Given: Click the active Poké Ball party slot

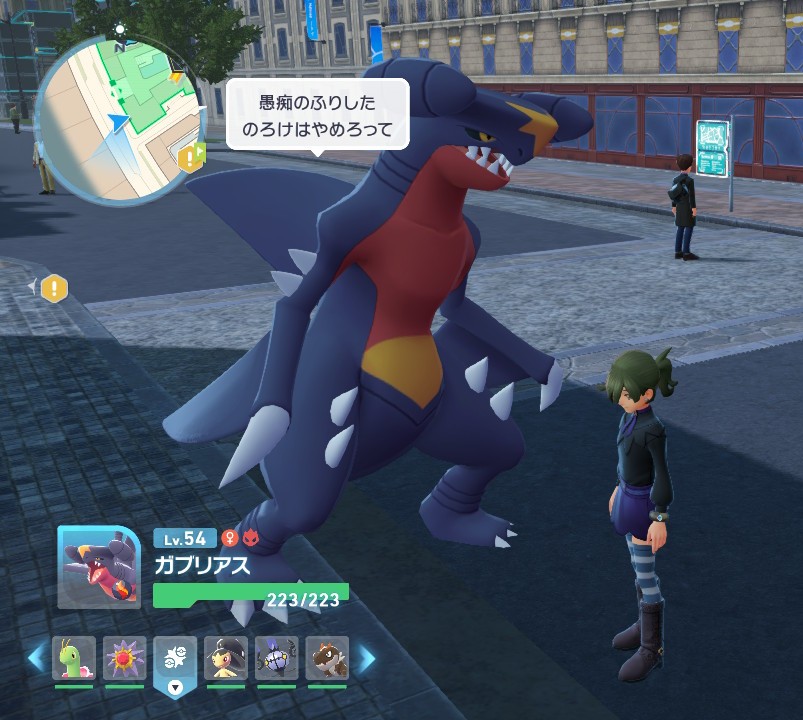Looking at the screenshot, I should [176, 660].
